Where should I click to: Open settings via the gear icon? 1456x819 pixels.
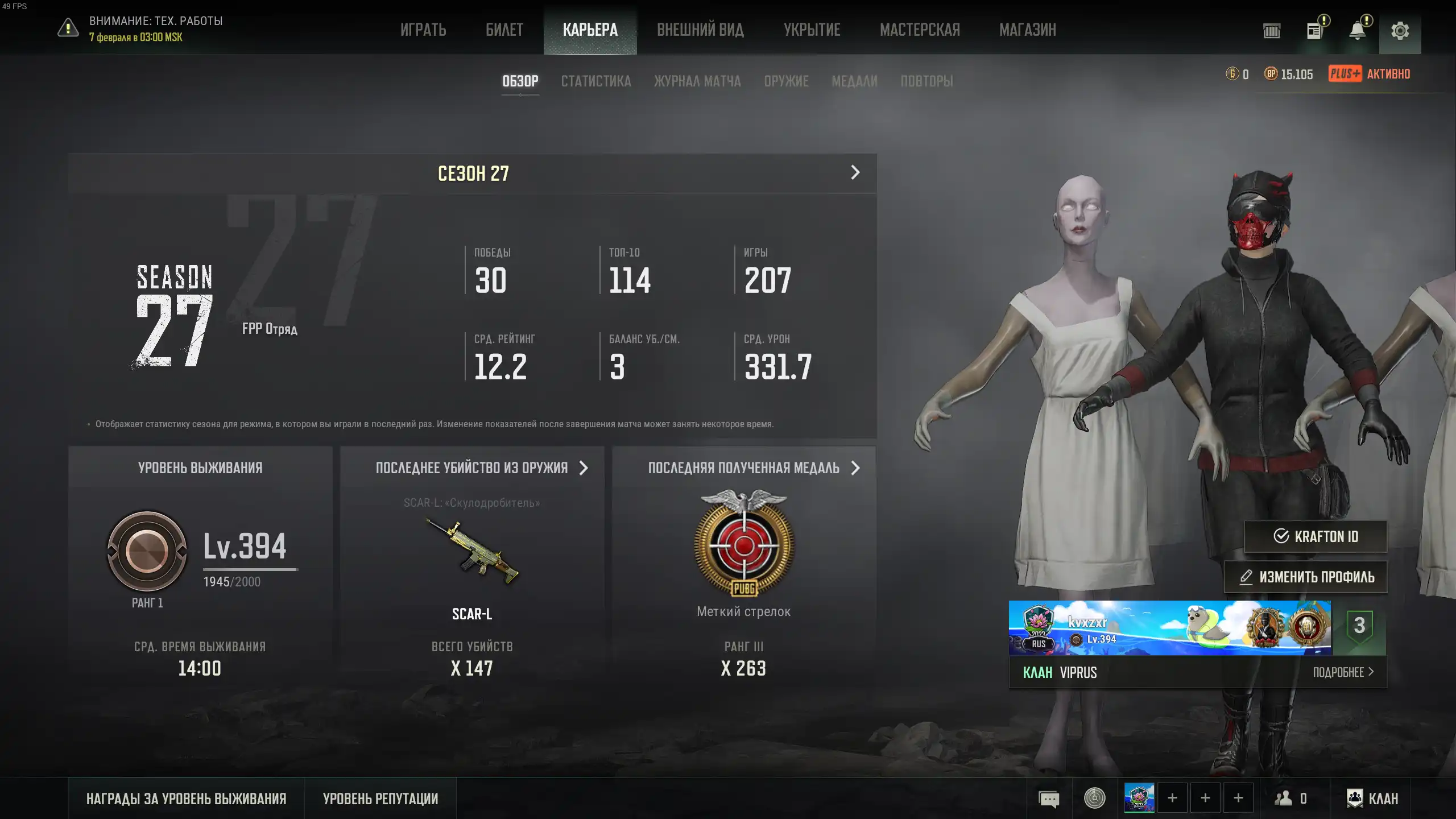click(x=1400, y=31)
